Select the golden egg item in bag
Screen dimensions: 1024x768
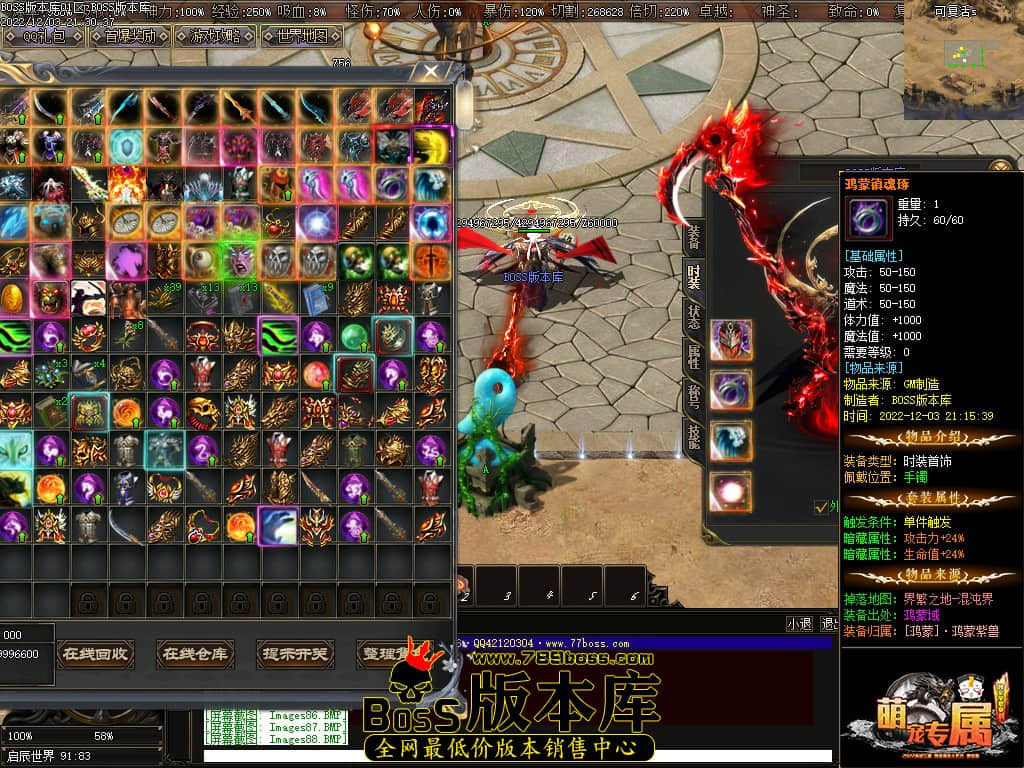pyautogui.click(x=14, y=297)
